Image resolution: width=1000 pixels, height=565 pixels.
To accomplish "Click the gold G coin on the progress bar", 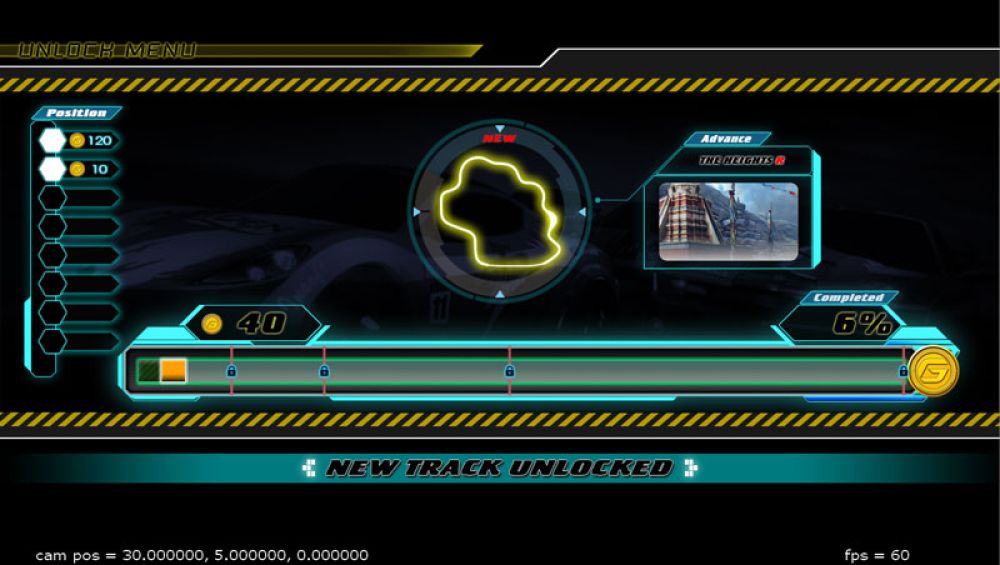I will click(933, 372).
